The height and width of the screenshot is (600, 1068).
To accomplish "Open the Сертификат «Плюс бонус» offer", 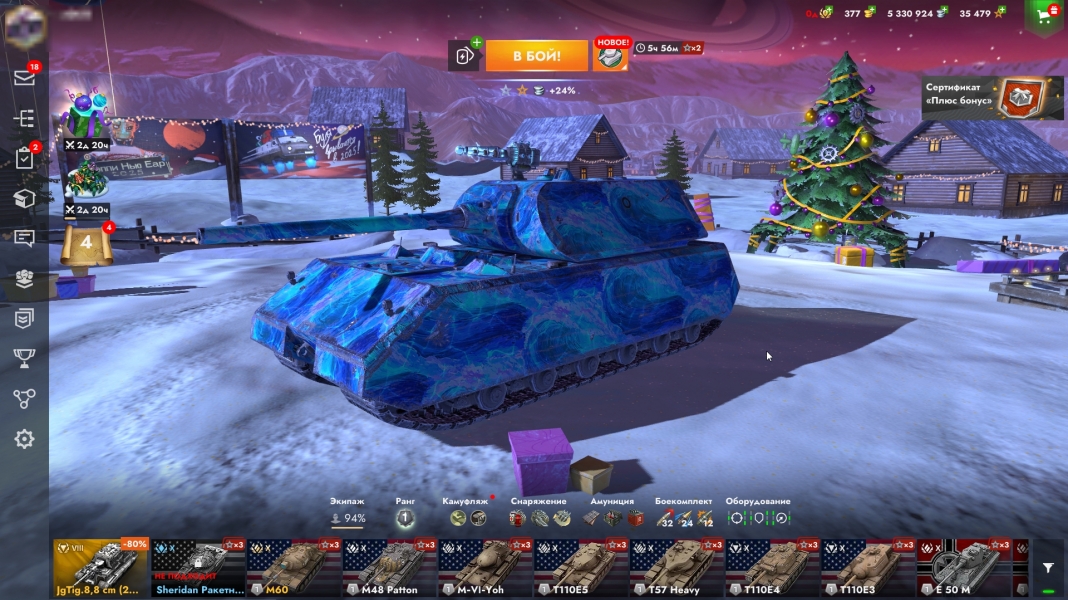I will 992,97.
